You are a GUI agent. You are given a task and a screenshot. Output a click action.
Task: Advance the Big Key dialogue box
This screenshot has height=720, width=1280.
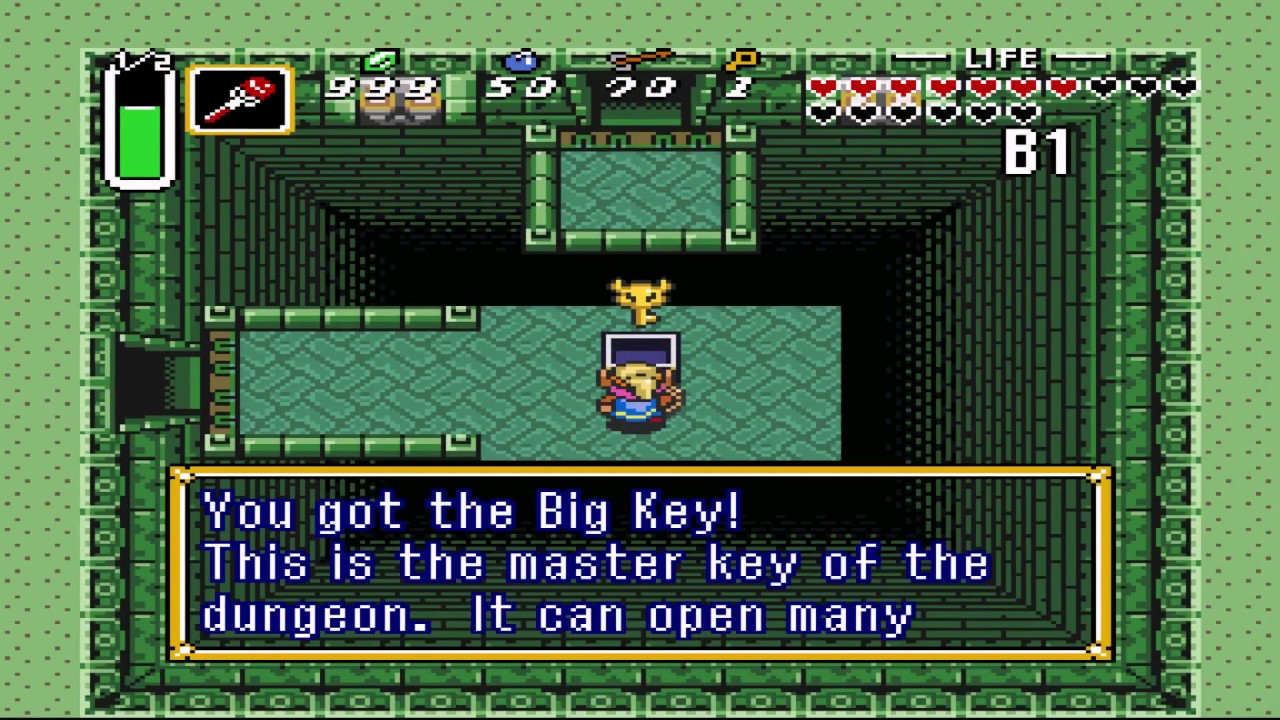click(x=640, y=563)
